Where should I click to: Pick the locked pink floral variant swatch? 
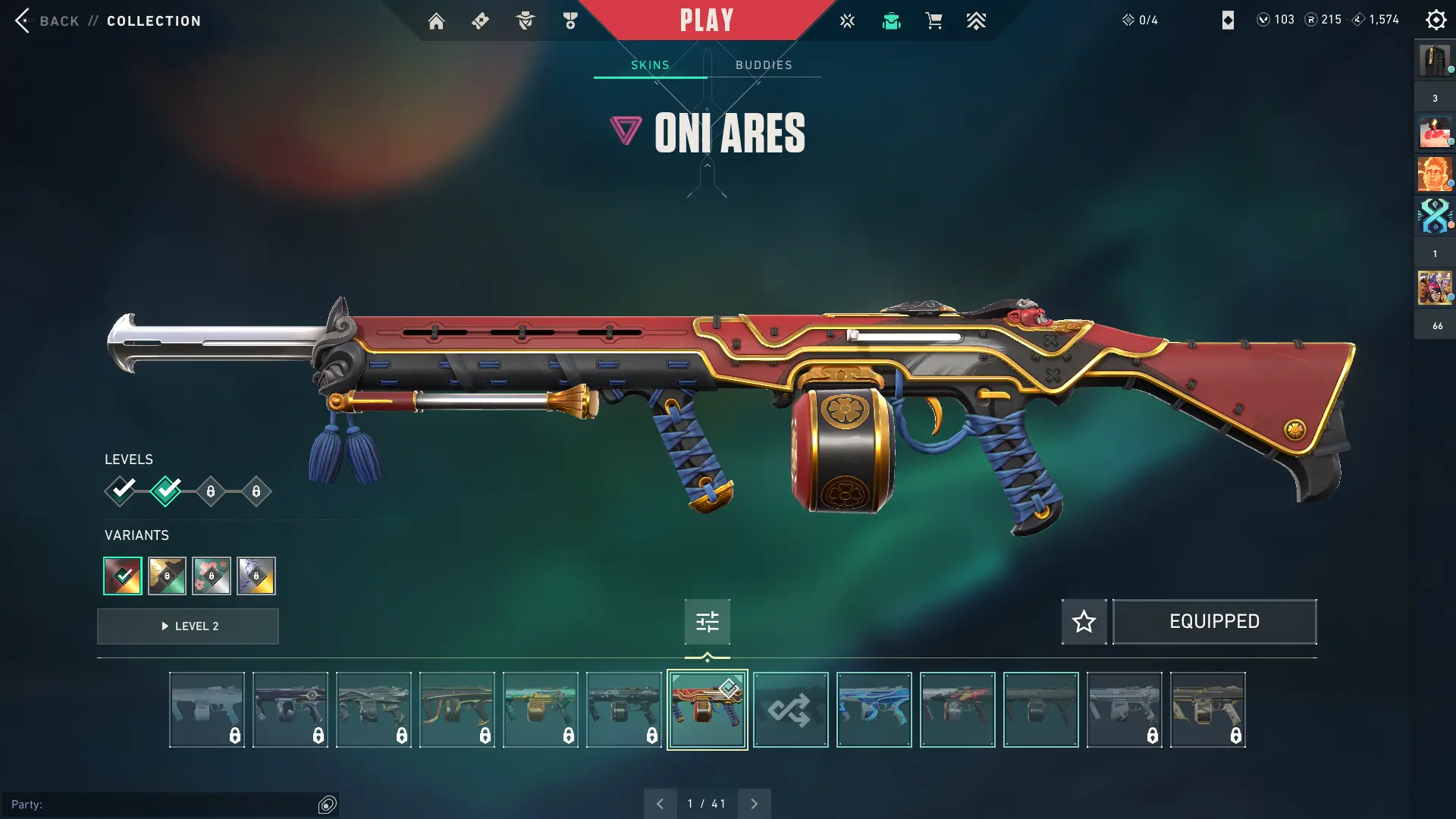tap(212, 576)
